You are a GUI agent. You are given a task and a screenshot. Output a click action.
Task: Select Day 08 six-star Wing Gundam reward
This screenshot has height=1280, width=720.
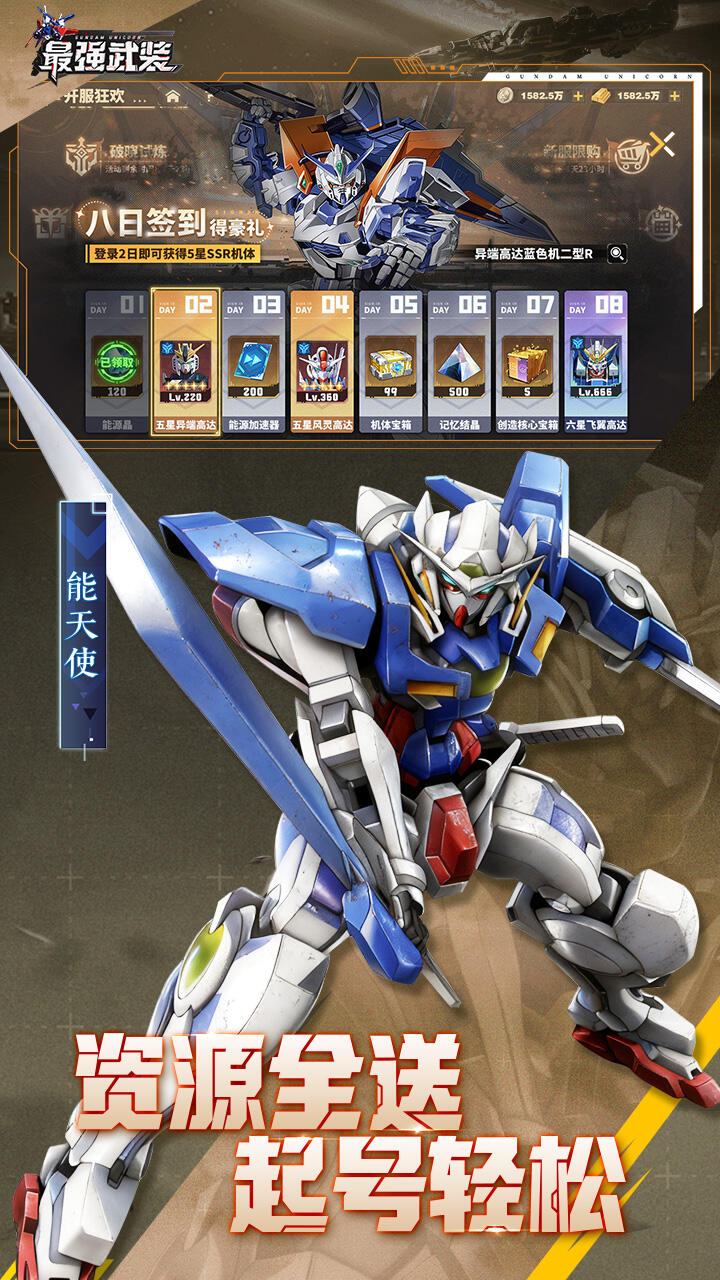pyautogui.click(x=595, y=362)
